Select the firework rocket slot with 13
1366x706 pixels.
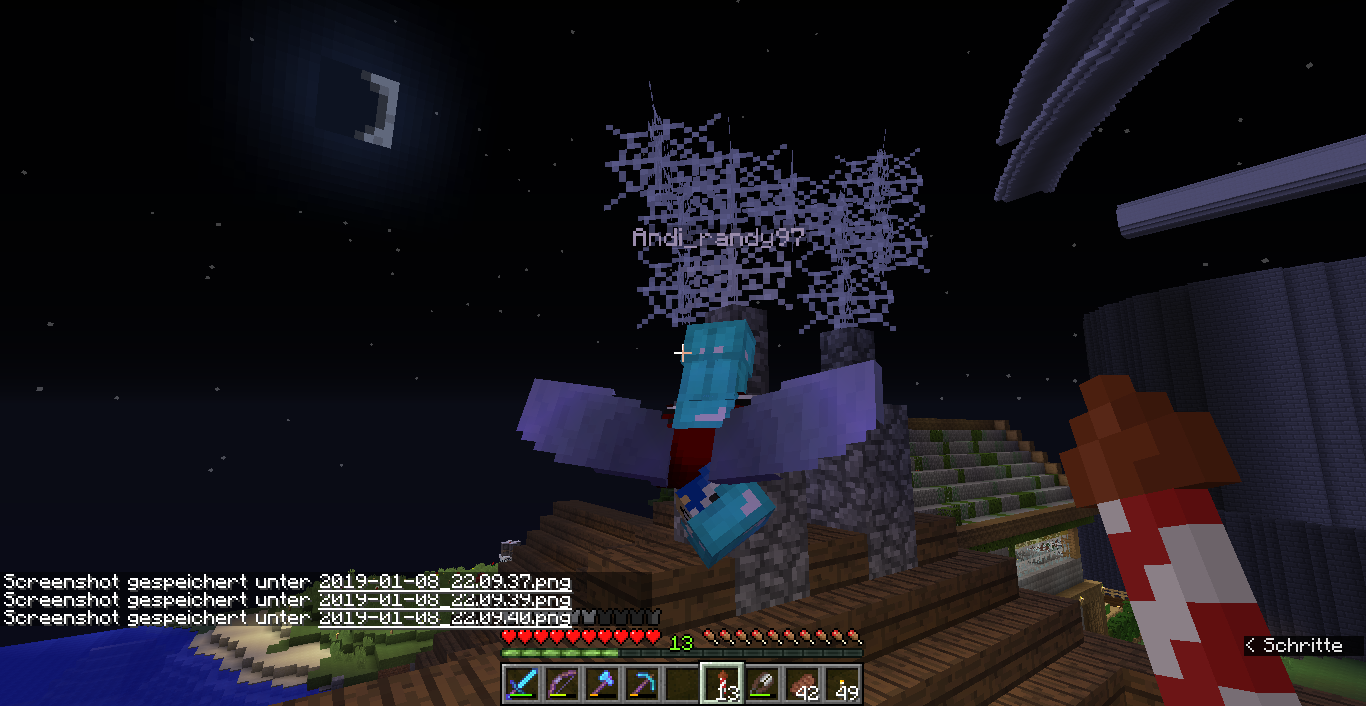721,684
